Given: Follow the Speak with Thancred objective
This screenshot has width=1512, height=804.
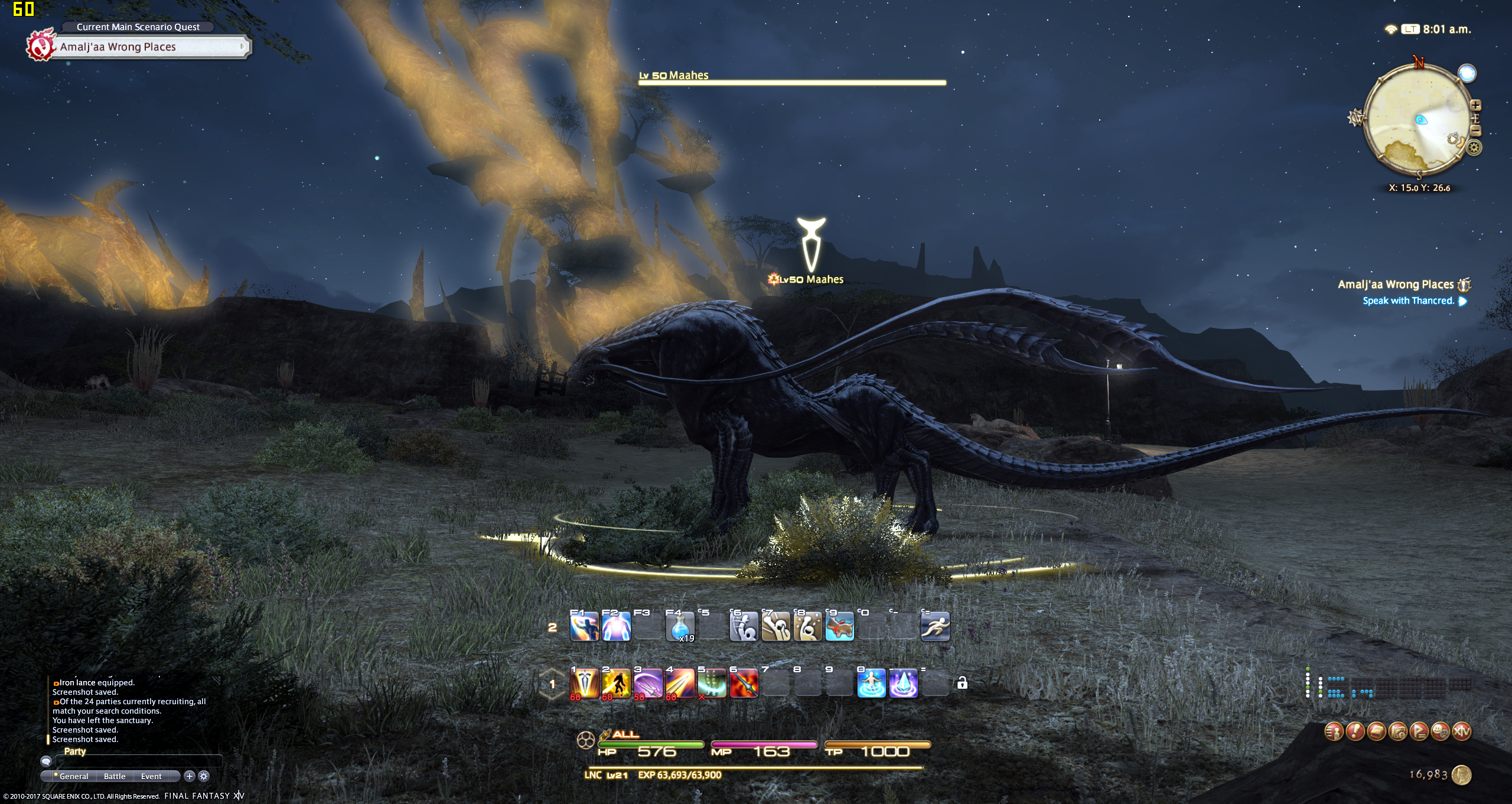Looking at the screenshot, I should coord(1408,301).
